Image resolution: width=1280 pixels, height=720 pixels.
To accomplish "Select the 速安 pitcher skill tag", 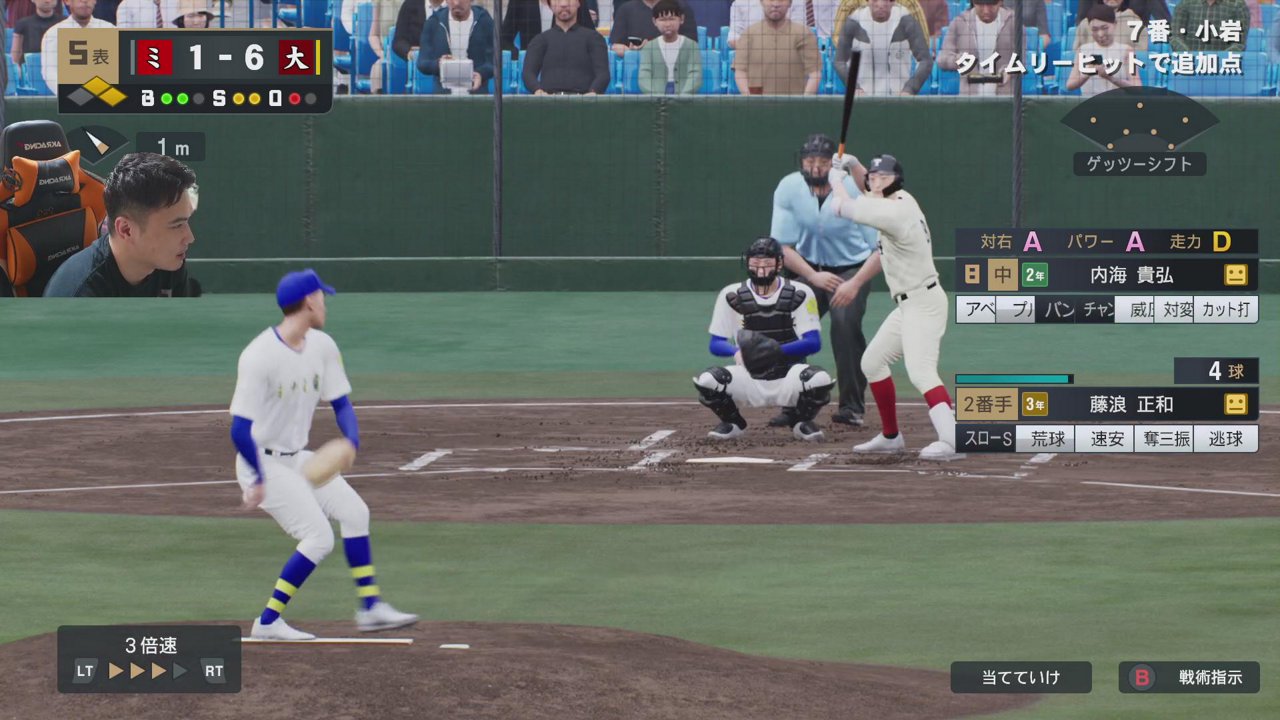I will coord(1106,439).
